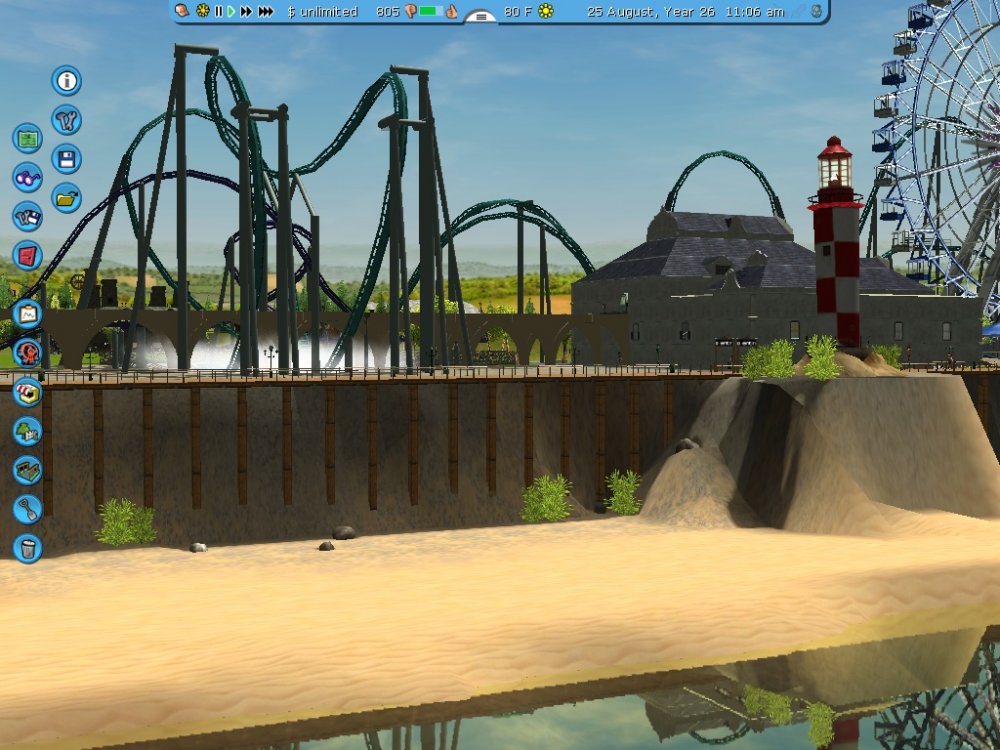Open the wrench and disk file menu
The image size is (1000, 750).
[x=27, y=216]
